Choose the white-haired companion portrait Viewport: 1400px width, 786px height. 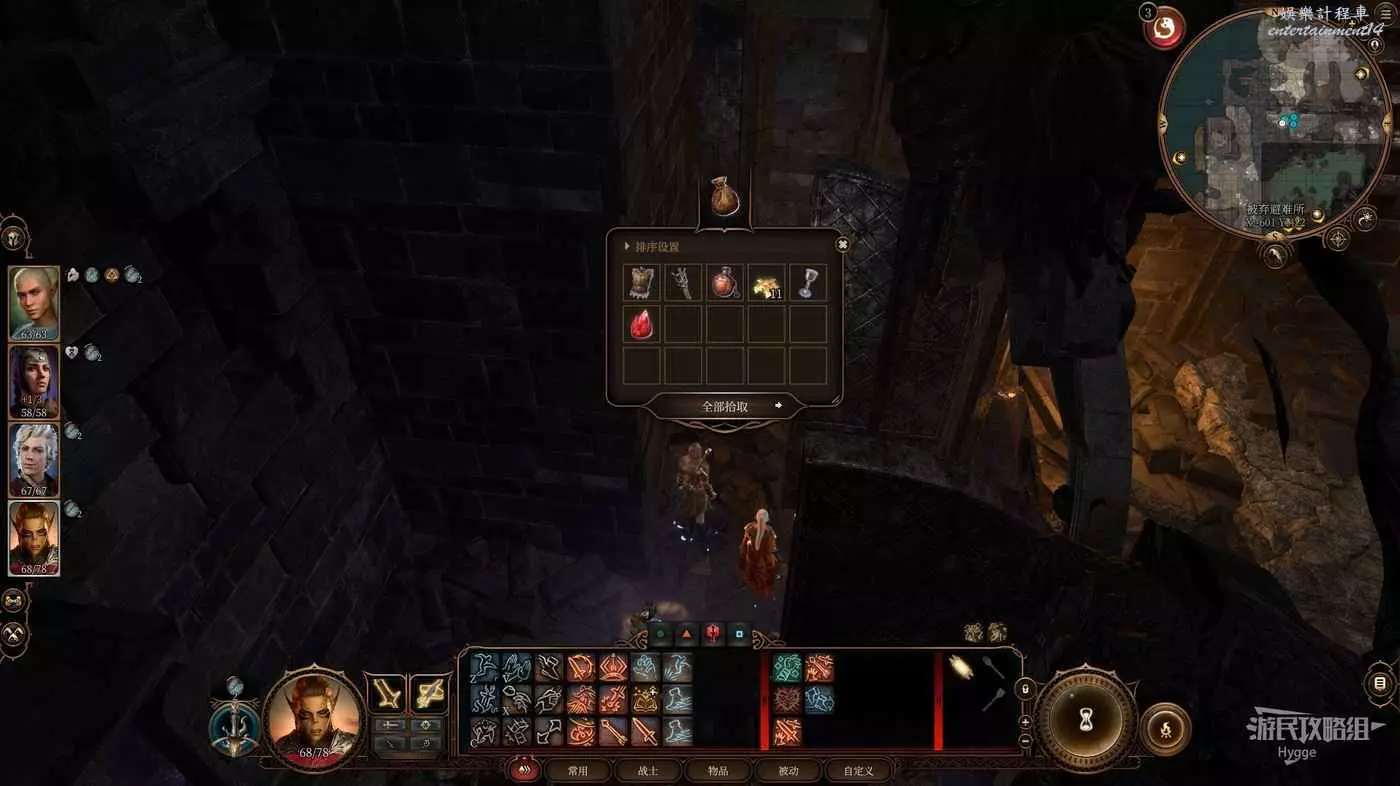34,459
